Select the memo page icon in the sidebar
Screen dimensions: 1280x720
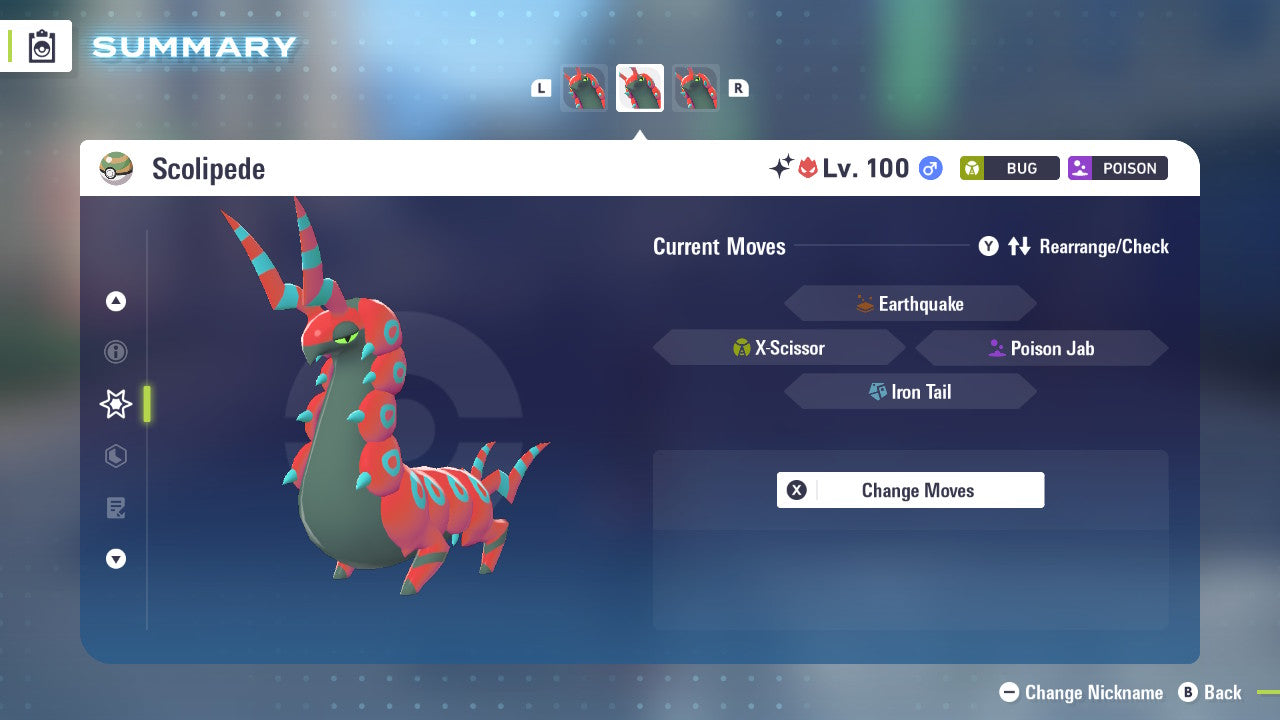pyautogui.click(x=116, y=508)
